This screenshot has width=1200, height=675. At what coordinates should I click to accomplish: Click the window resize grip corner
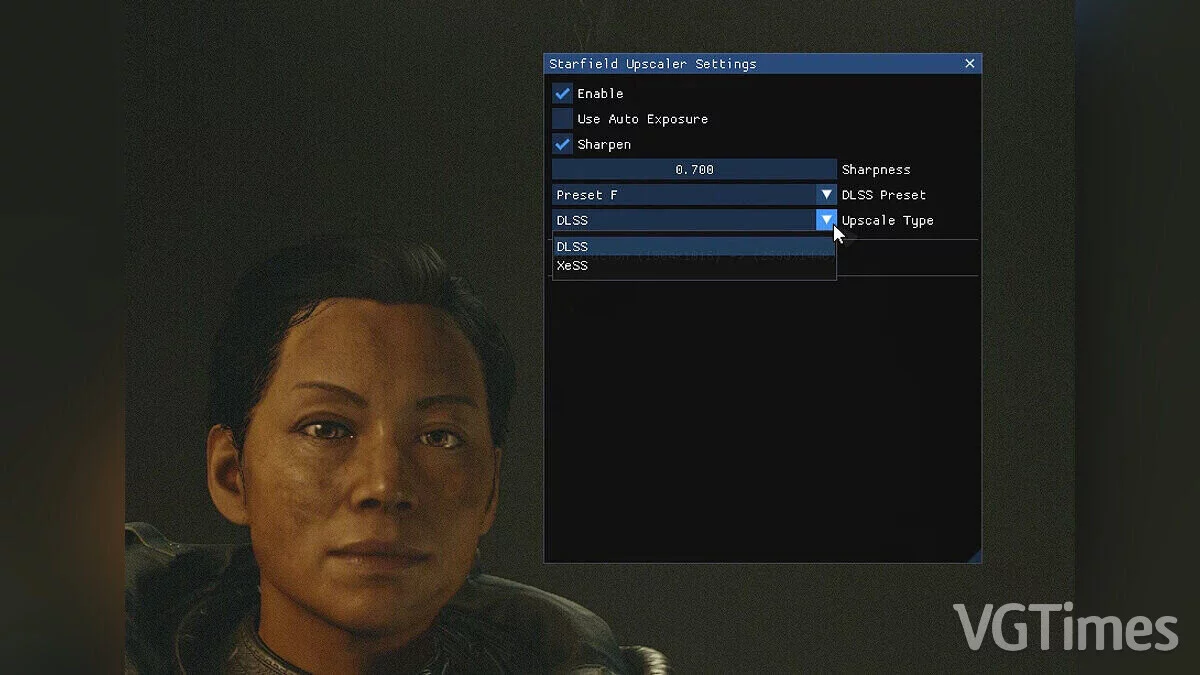tap(974, 555)
